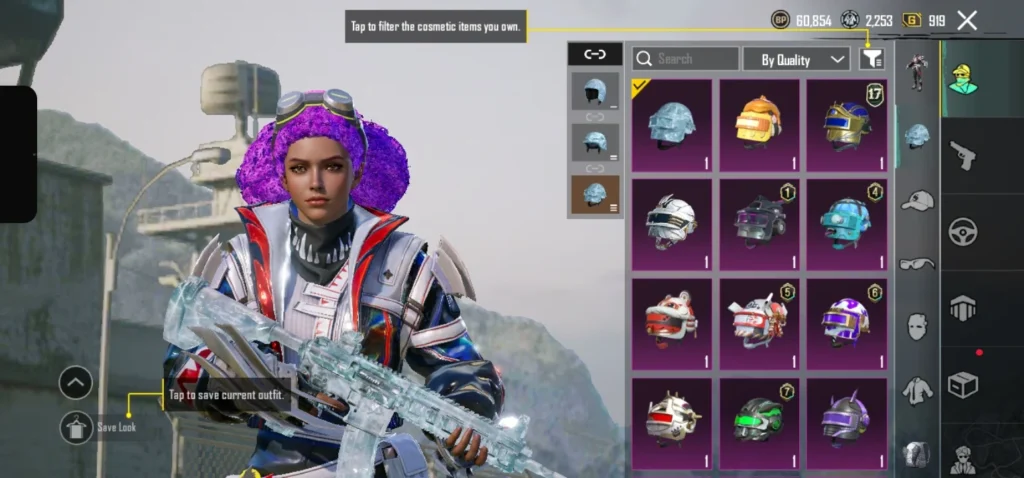Choose the orange and yellow visor helmet
1024x478 pixels.
[x=759, y=125]
